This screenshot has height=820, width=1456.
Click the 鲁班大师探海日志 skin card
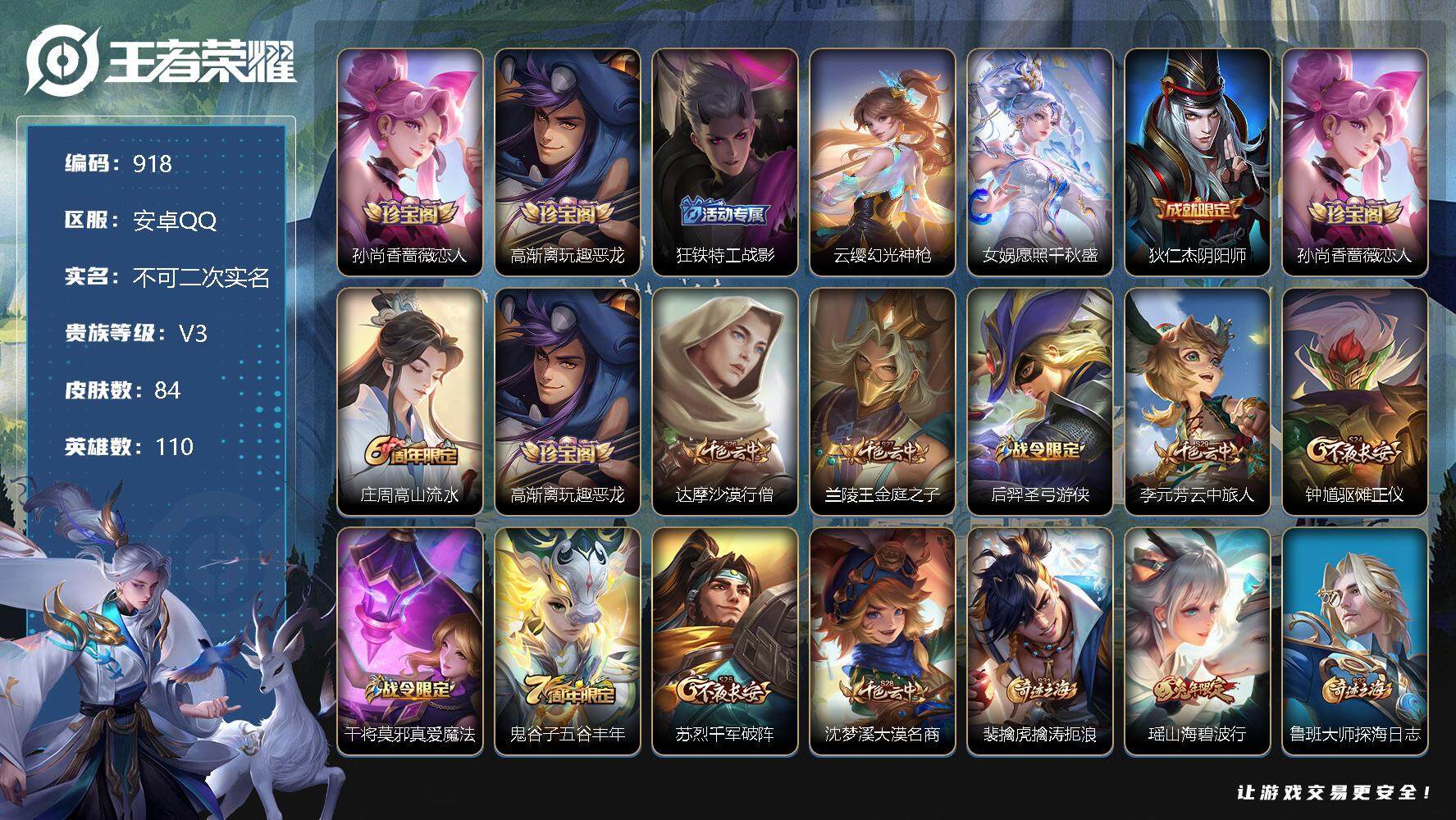click(x=1355, y=640)
